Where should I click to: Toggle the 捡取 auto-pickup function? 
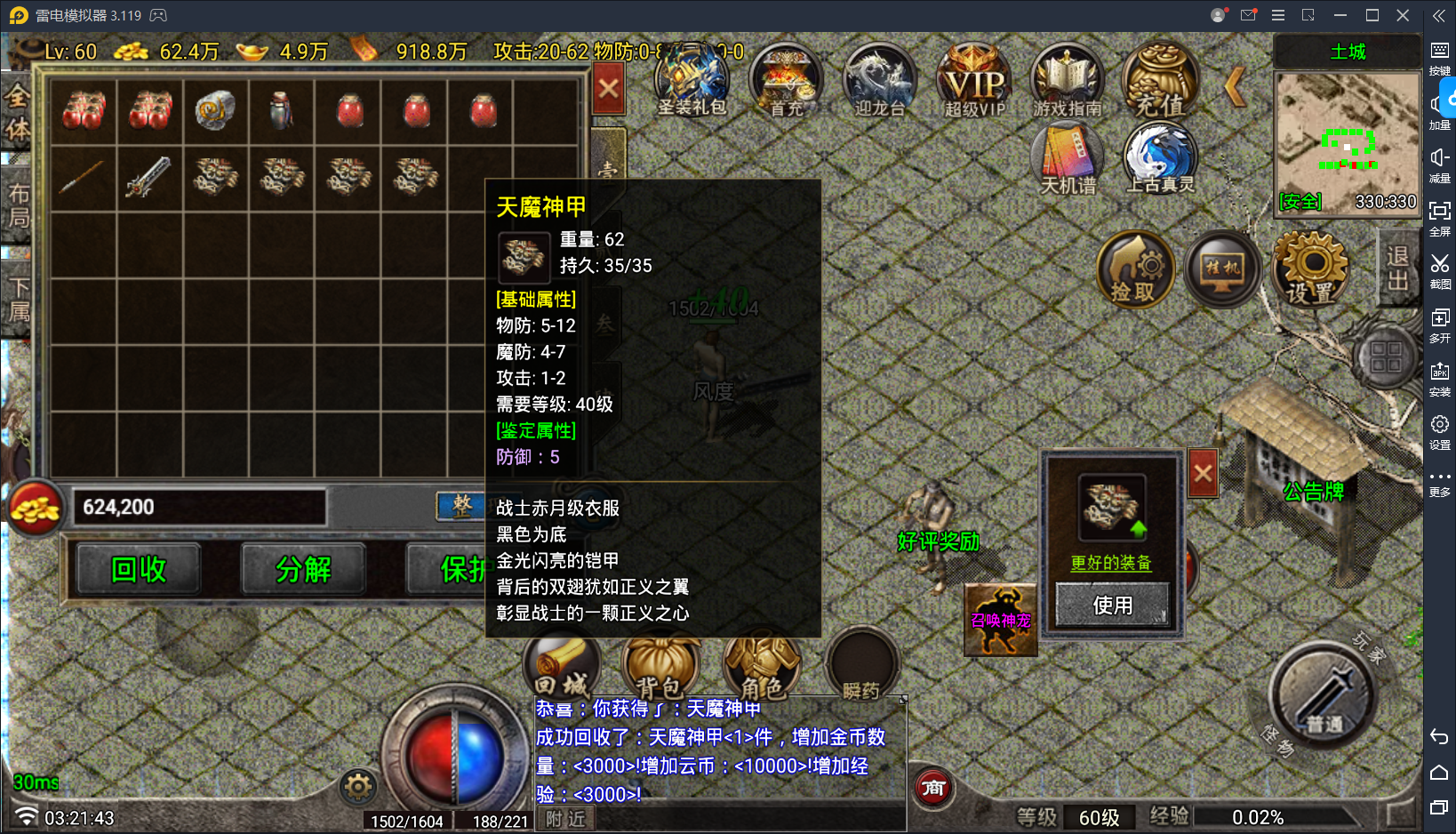1135,269
